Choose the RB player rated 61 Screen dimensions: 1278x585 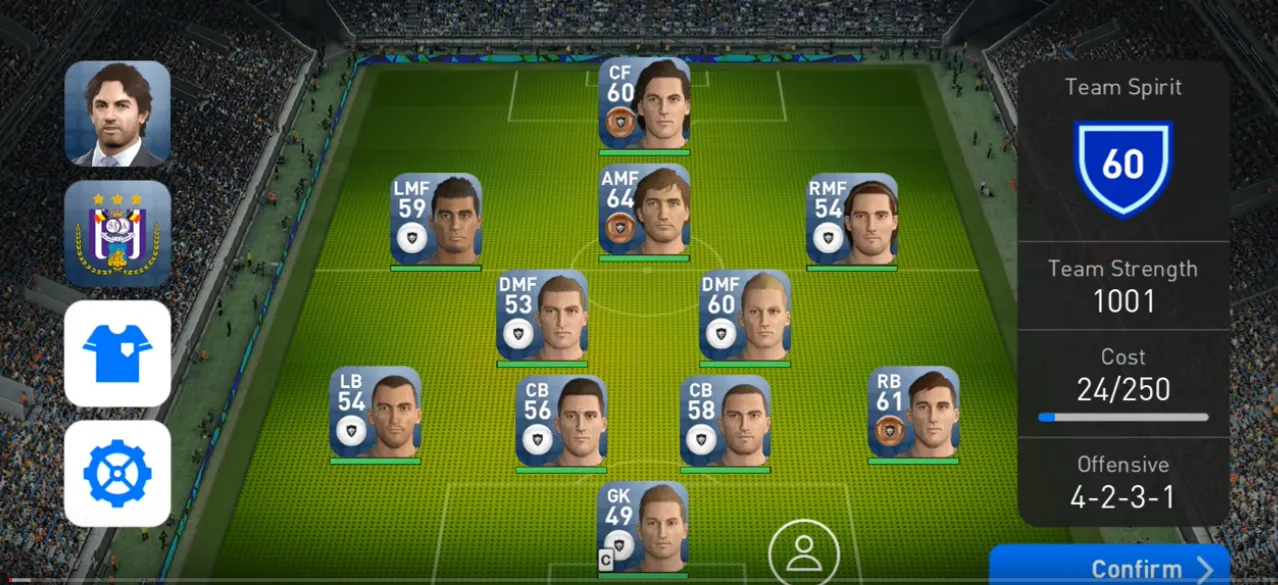click(913, 412)
